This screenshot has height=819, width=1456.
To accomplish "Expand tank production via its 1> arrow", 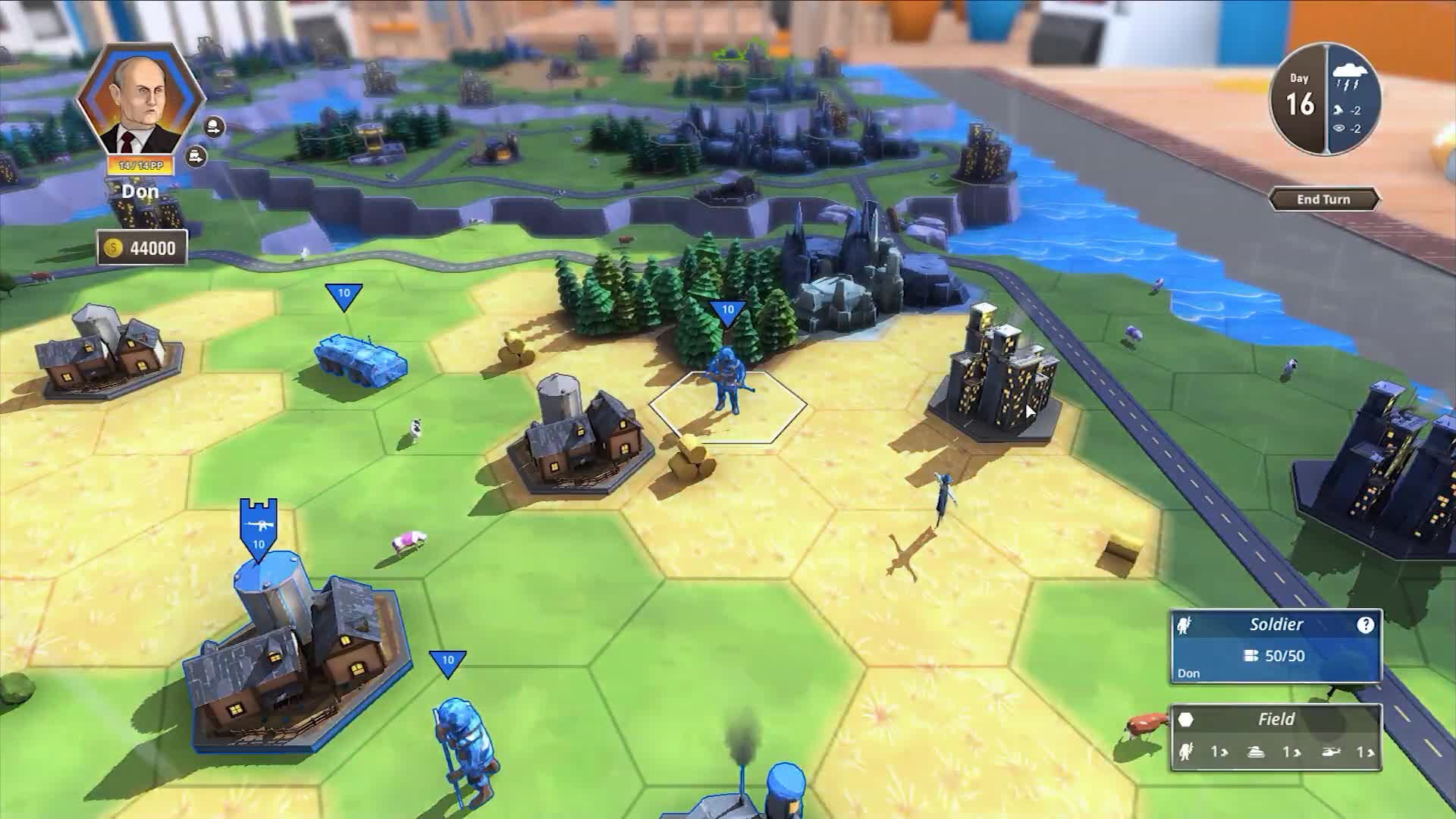I will point(1290,752).
